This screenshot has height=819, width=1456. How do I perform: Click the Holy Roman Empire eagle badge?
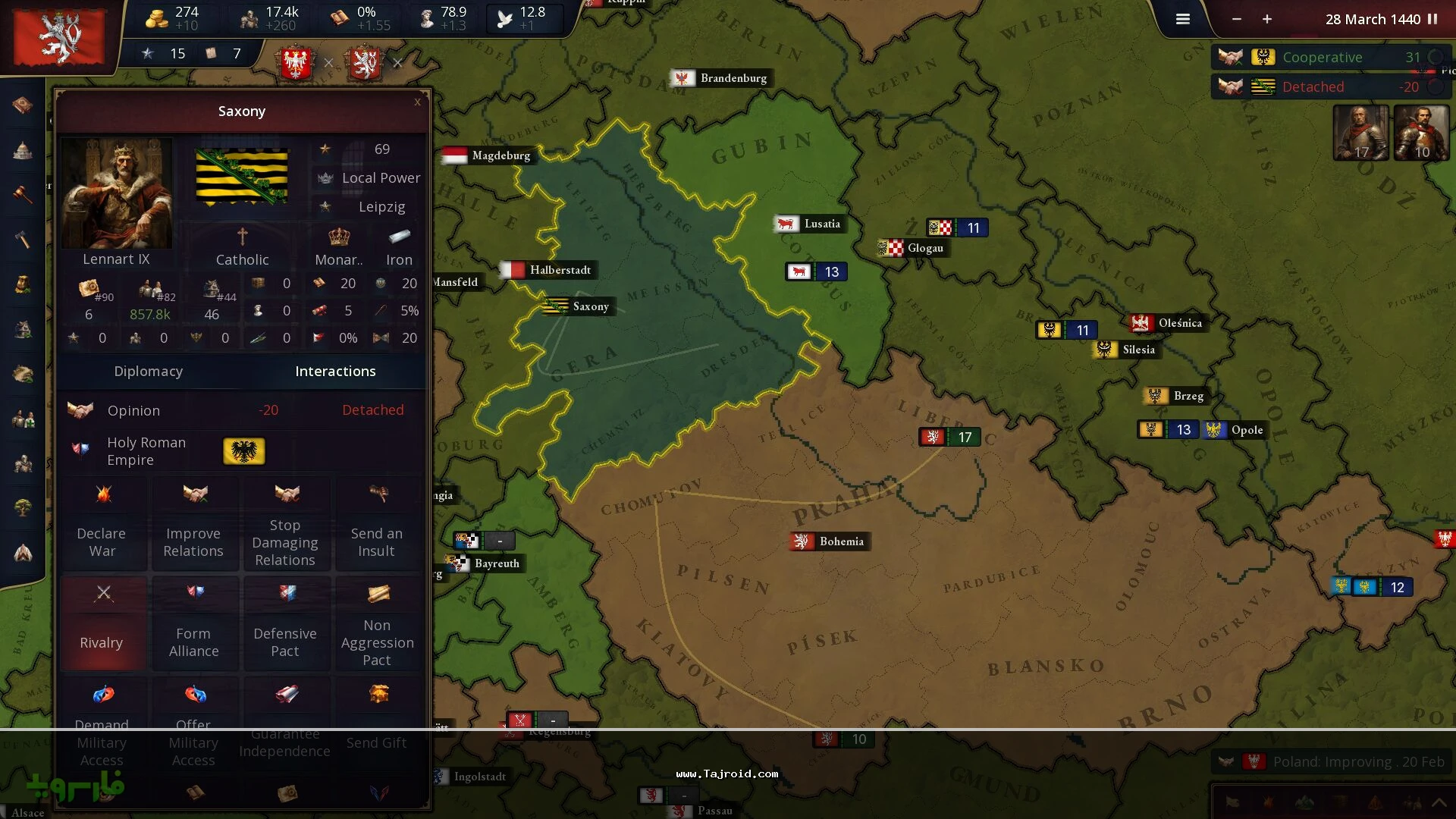[x=243, y=451]
